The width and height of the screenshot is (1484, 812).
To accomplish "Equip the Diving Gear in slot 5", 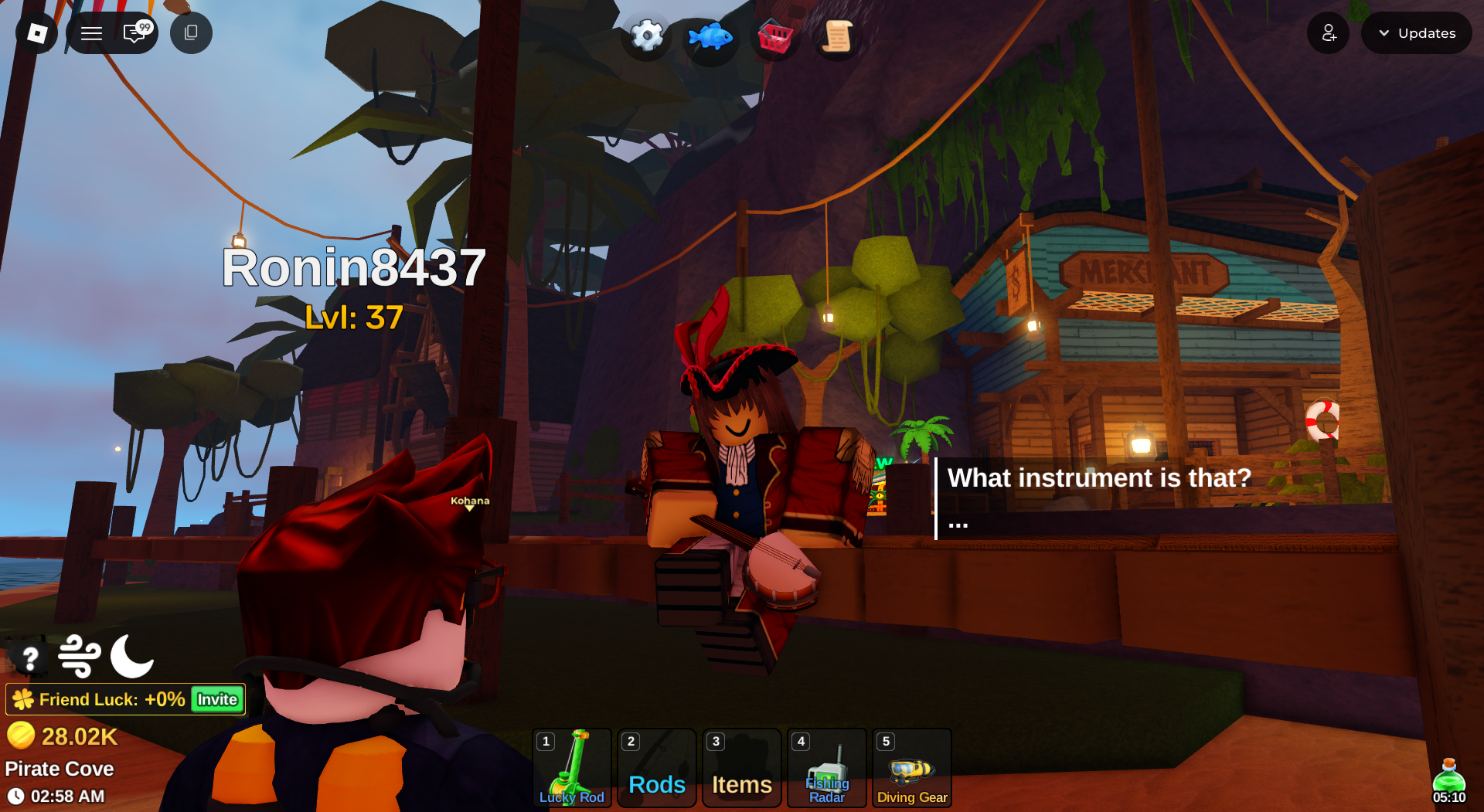I will coord(911,767).
